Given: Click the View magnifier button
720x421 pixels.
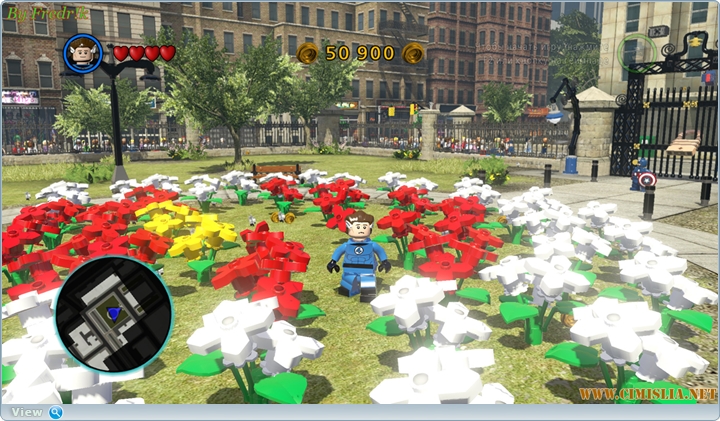Looking at the screenshot, I should pos(55,412).
